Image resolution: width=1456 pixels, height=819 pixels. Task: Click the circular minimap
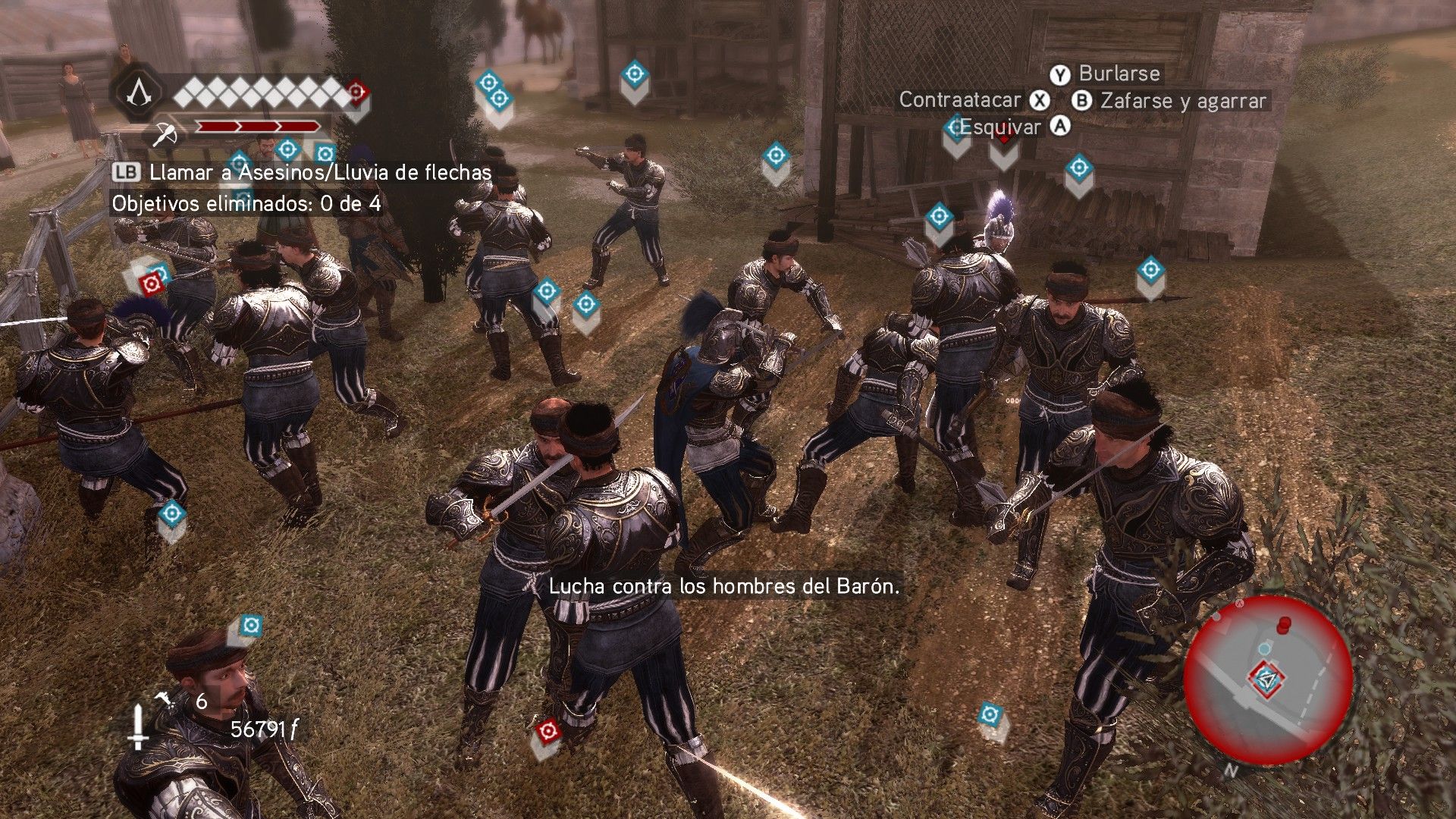click(1267, 680)
